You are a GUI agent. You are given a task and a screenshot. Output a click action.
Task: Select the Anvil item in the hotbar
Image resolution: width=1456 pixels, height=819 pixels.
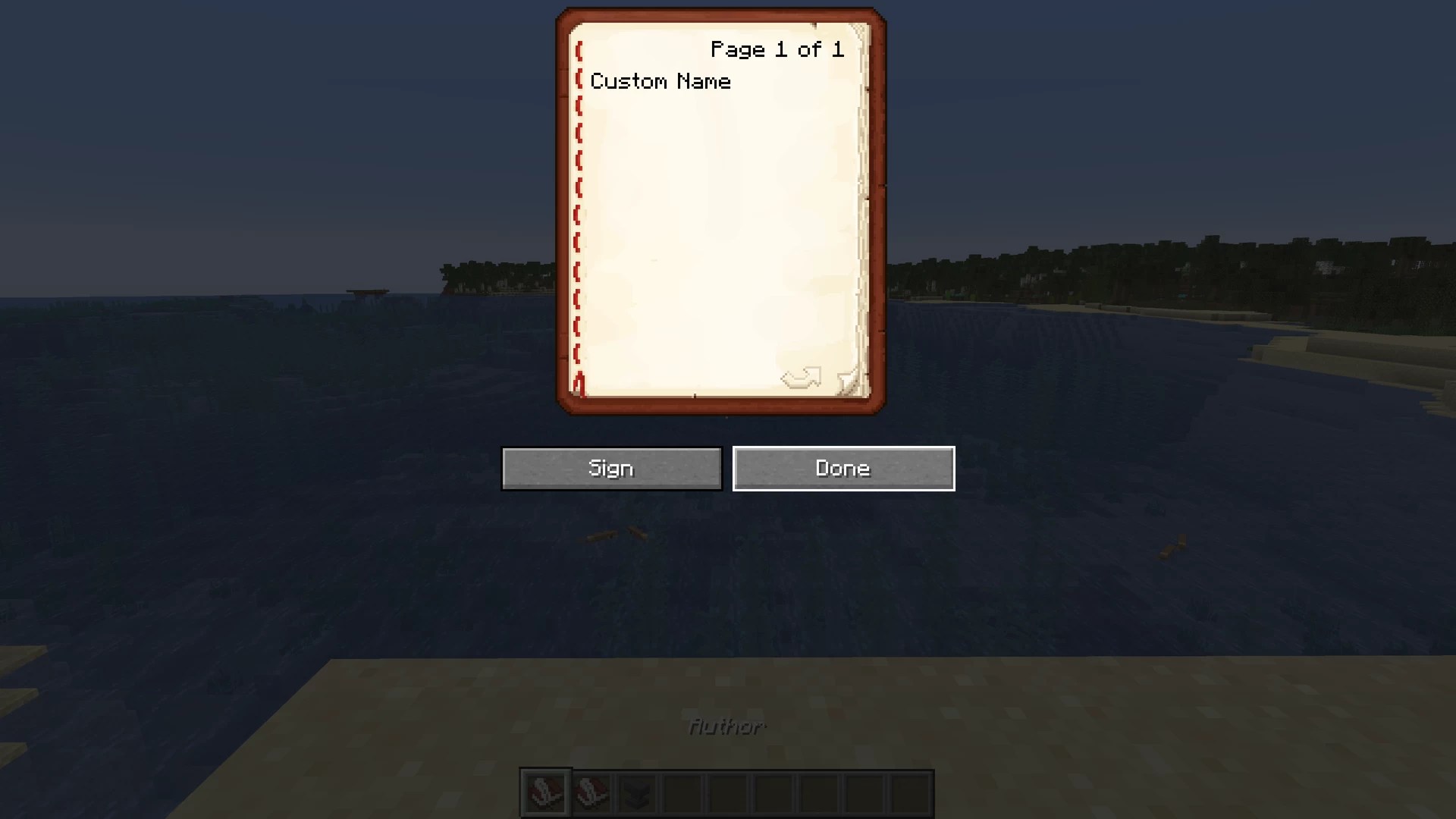(x=637, y=791)
